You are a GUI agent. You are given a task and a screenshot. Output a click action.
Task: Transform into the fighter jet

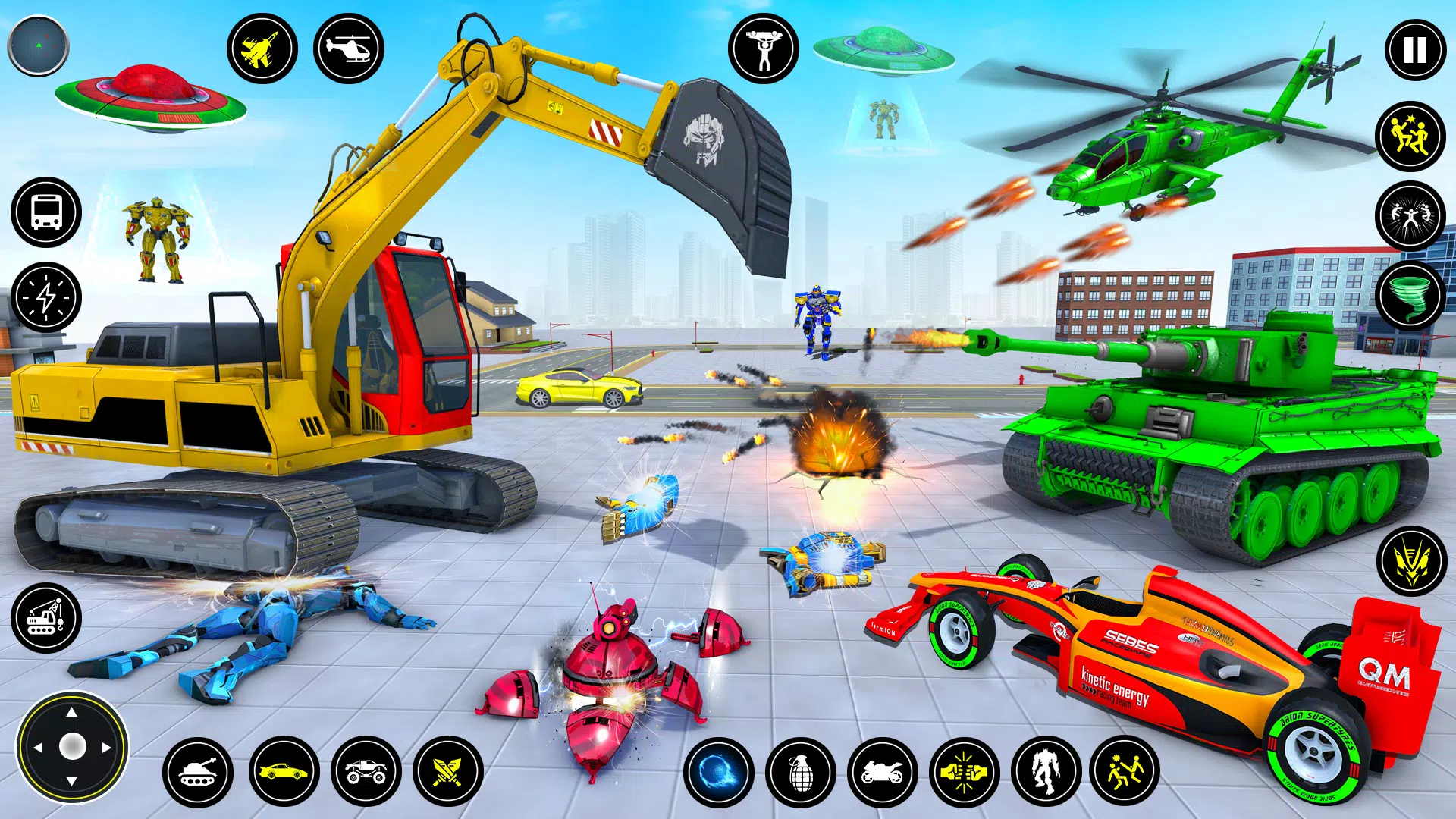(x=262, y=49)
